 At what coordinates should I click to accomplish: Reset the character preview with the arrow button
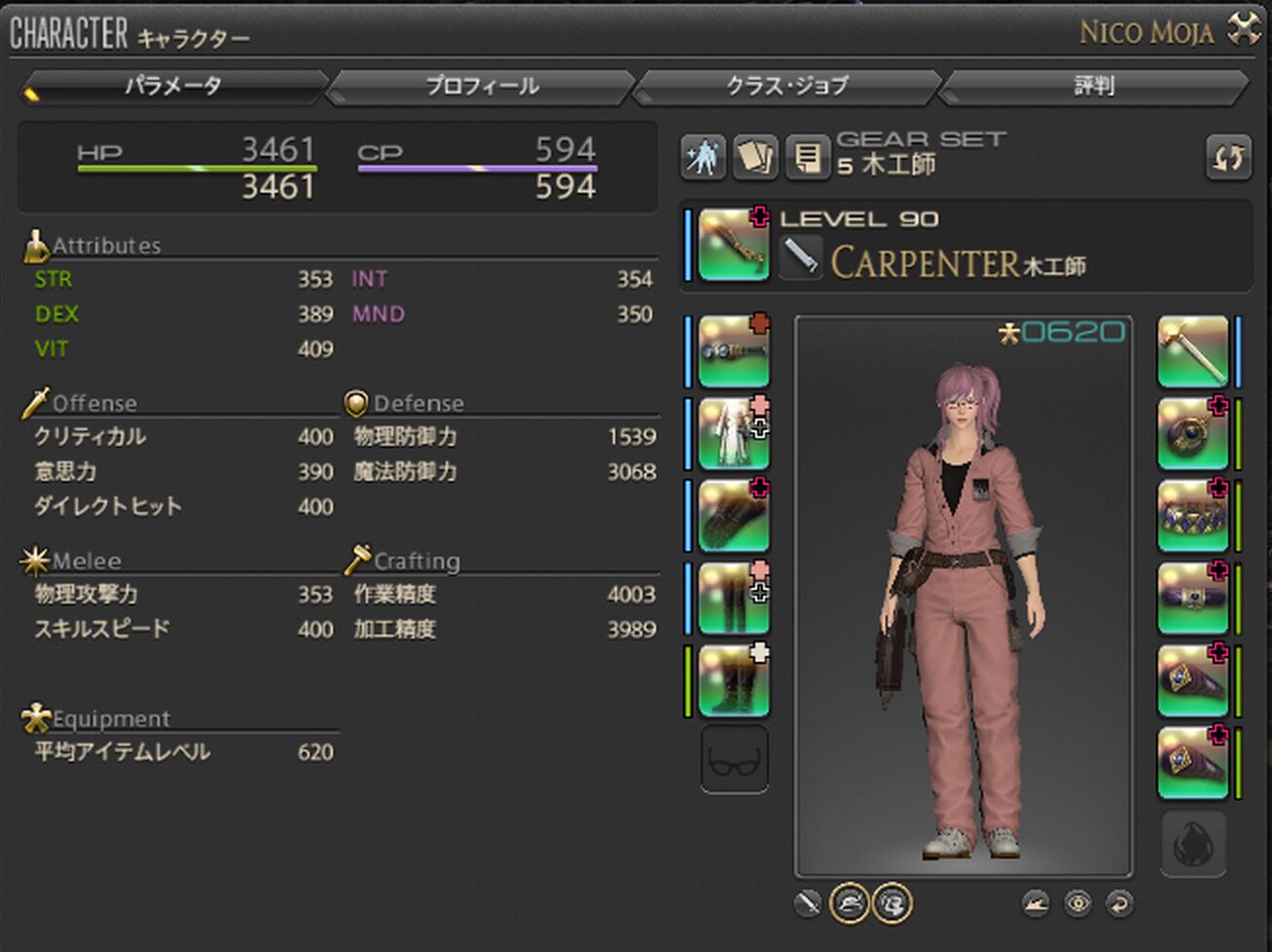[x=1120, y=904]
